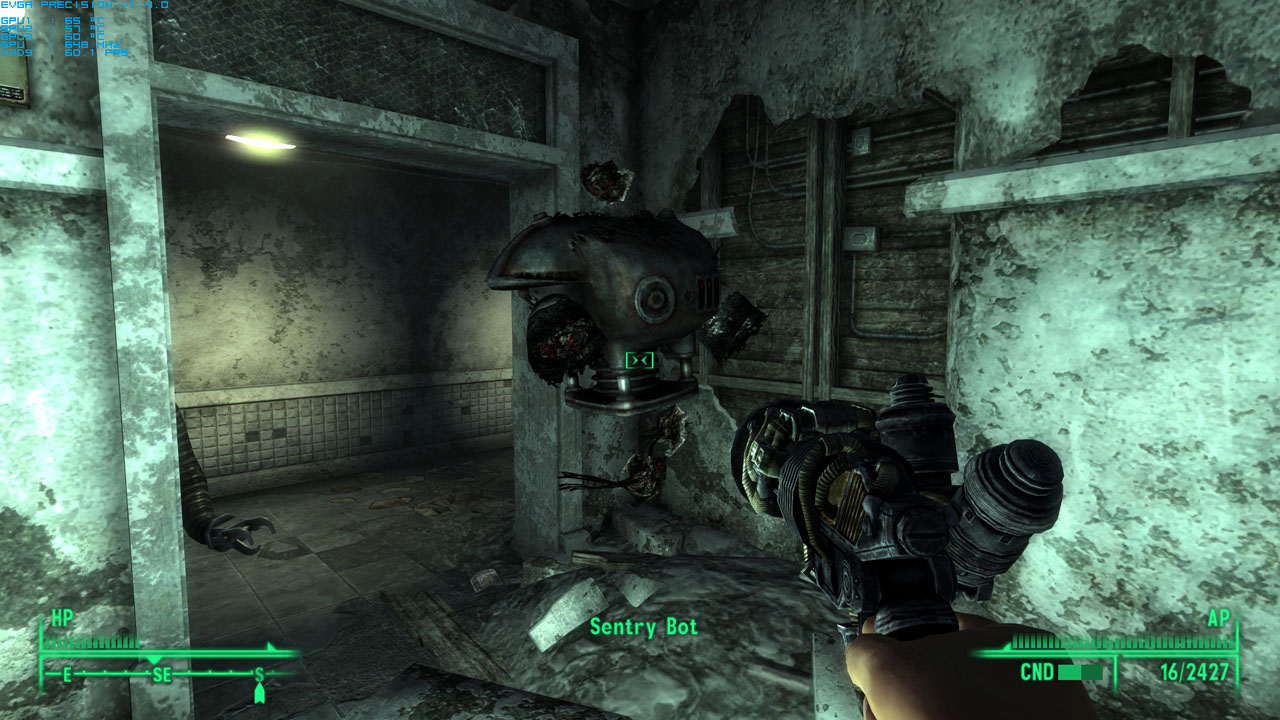
Task: Click the SE marker on the compass
Action: pos(160,676)
